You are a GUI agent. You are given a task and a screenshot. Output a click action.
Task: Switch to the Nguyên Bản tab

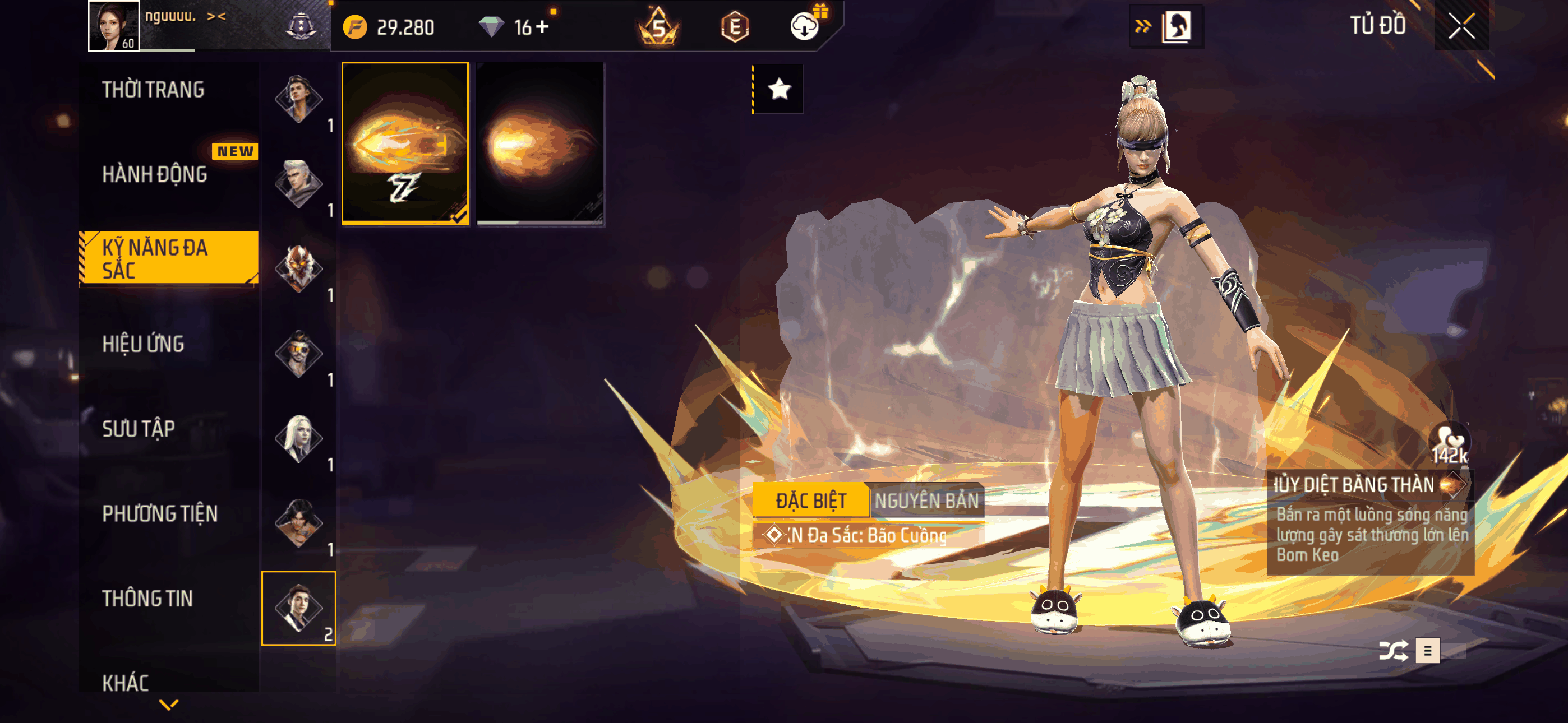[x=926, y=501]
